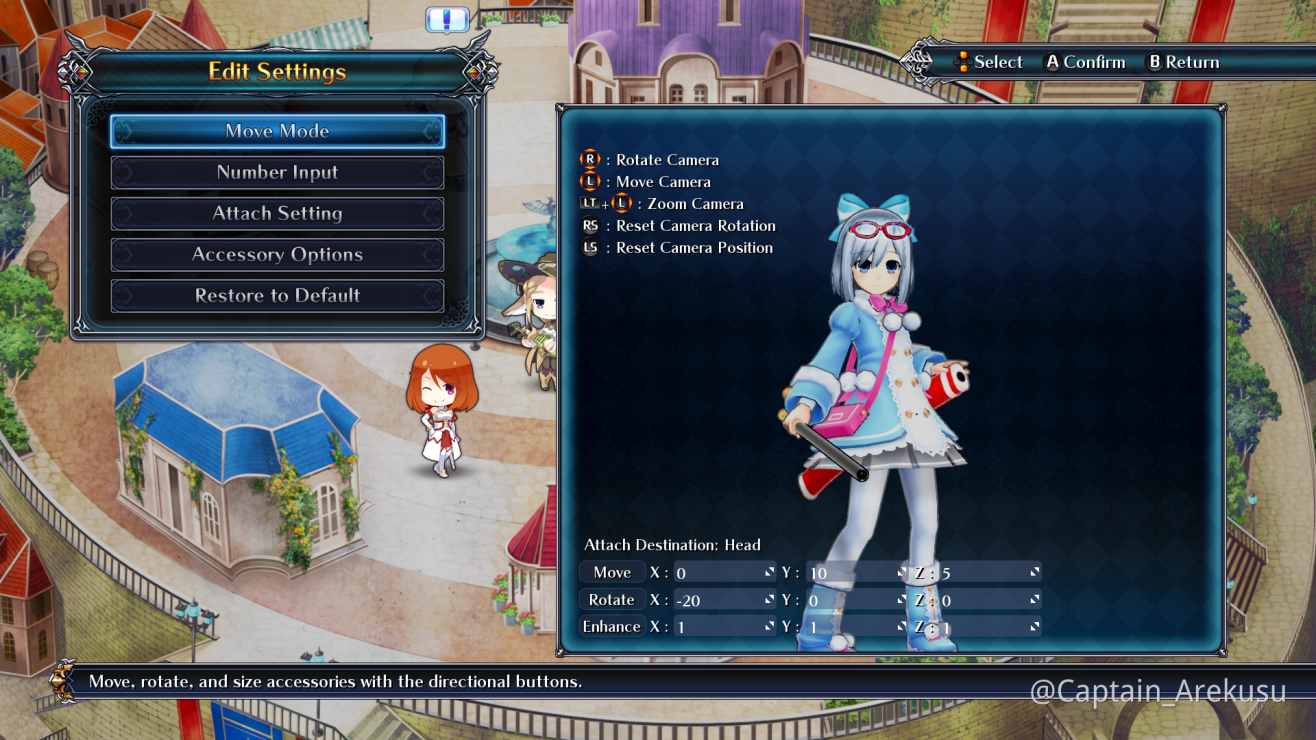This screenshot has width=1316, height=740.
Task: Open the Number Input option
Action: point(277,172)
